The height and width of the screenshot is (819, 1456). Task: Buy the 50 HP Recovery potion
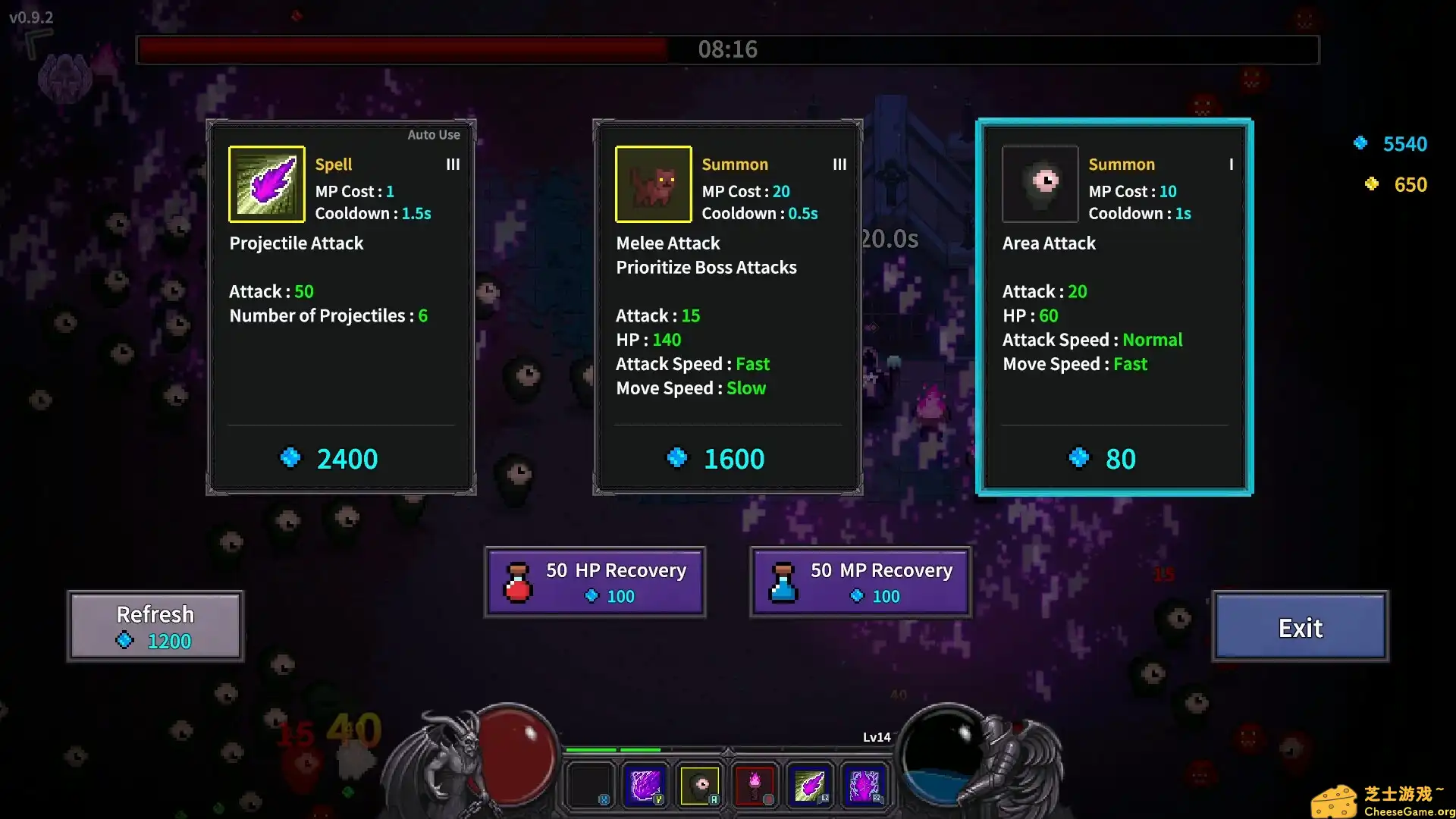point(595,581)
